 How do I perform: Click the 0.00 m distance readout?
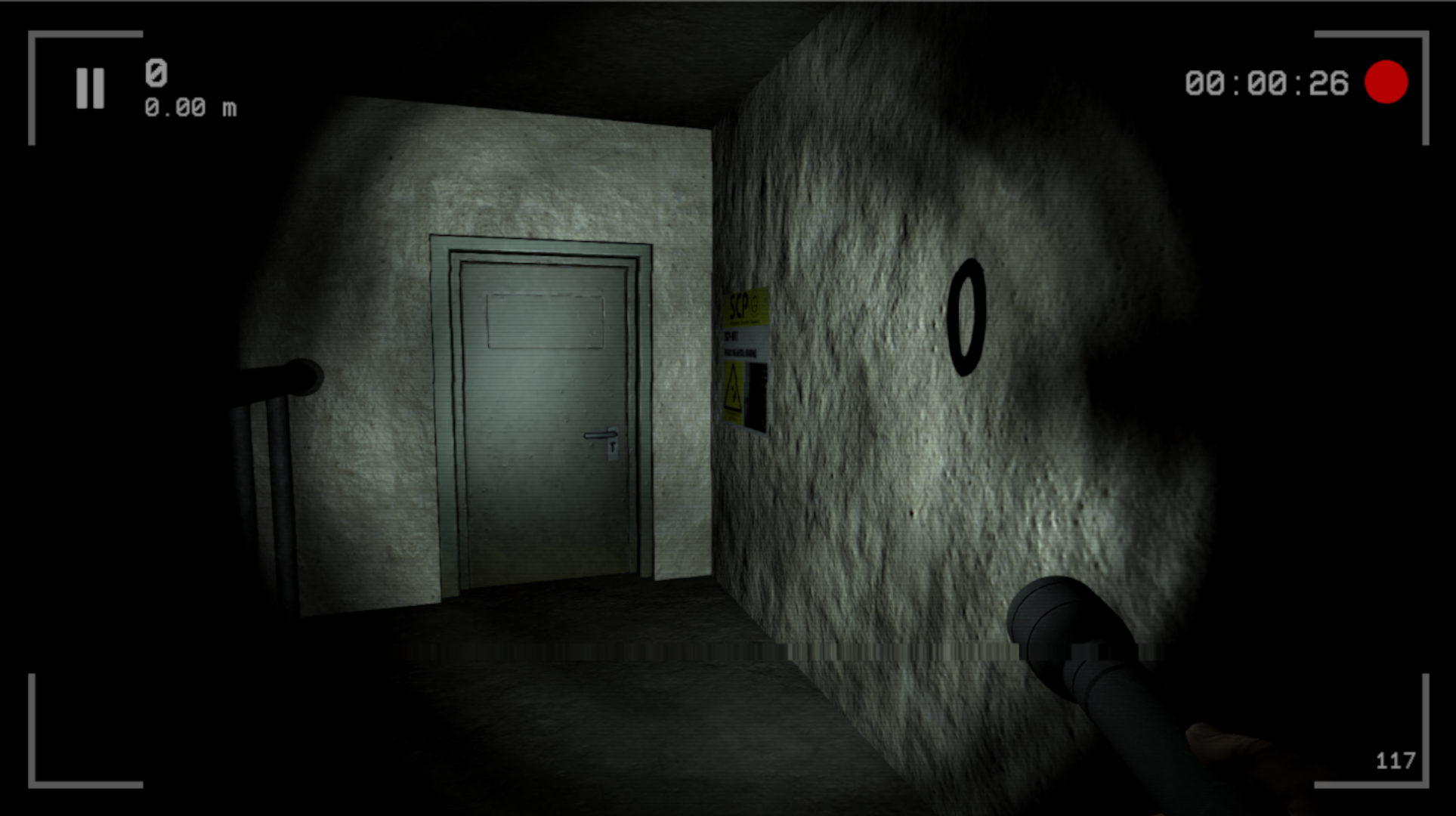[x=188, y=108]
